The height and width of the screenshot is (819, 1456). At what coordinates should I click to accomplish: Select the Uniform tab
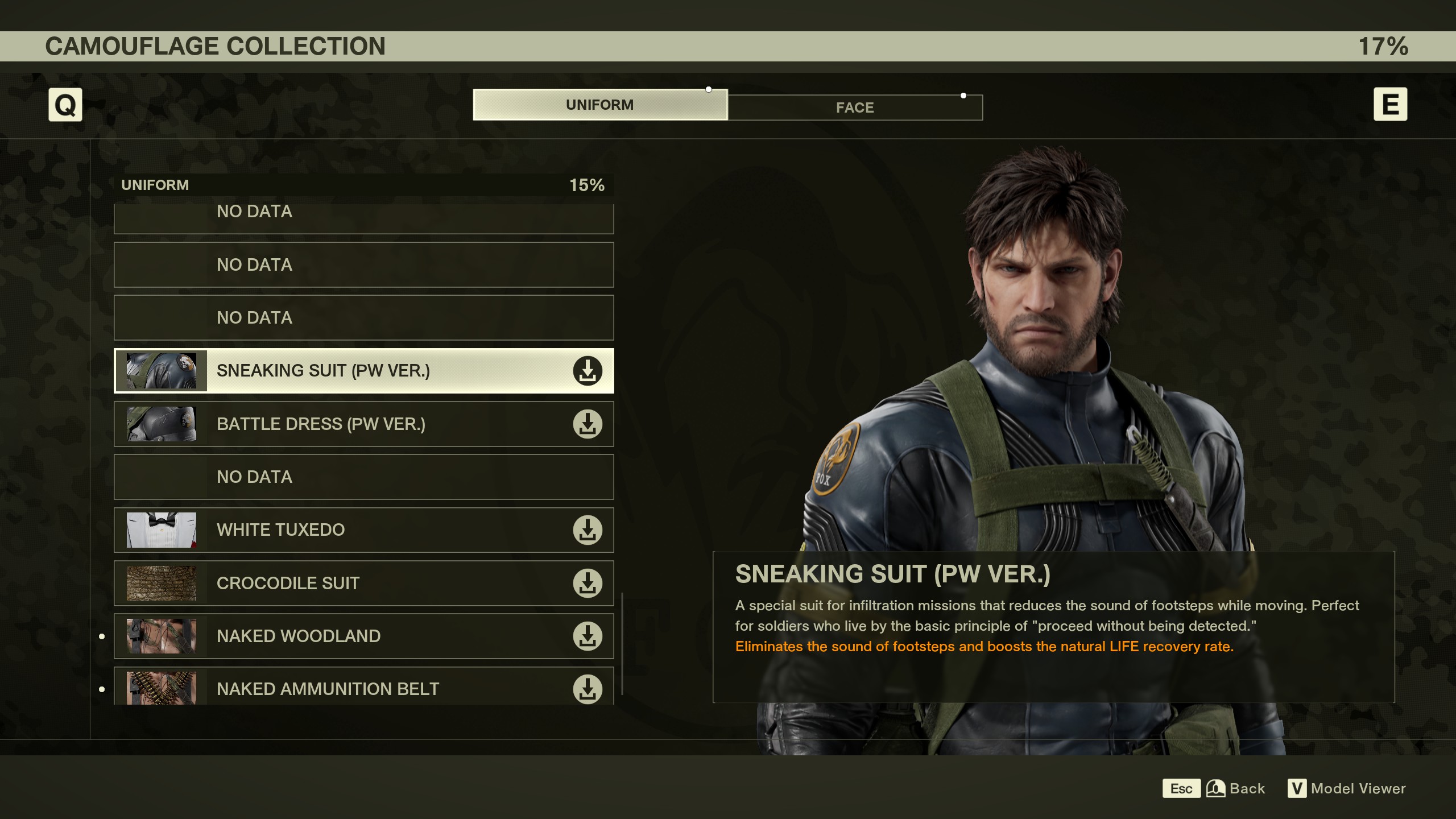click(599, 105)
